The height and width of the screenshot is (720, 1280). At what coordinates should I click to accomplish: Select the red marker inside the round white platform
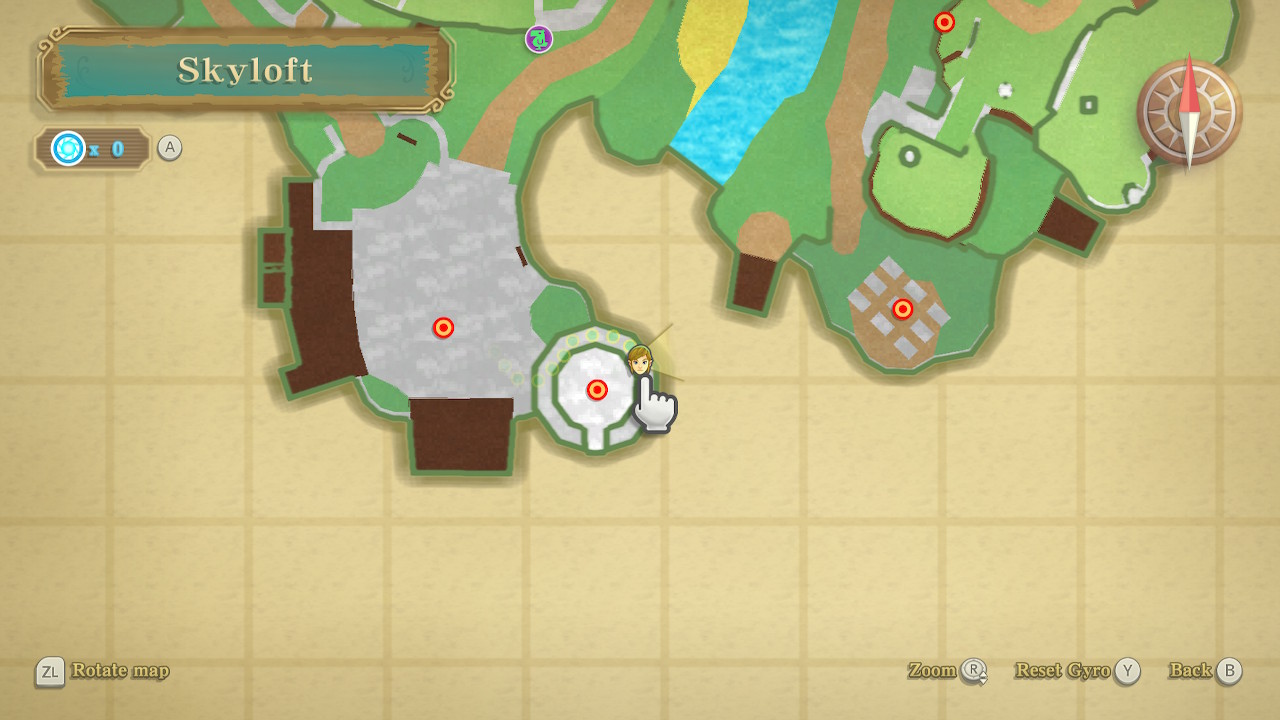597,390
